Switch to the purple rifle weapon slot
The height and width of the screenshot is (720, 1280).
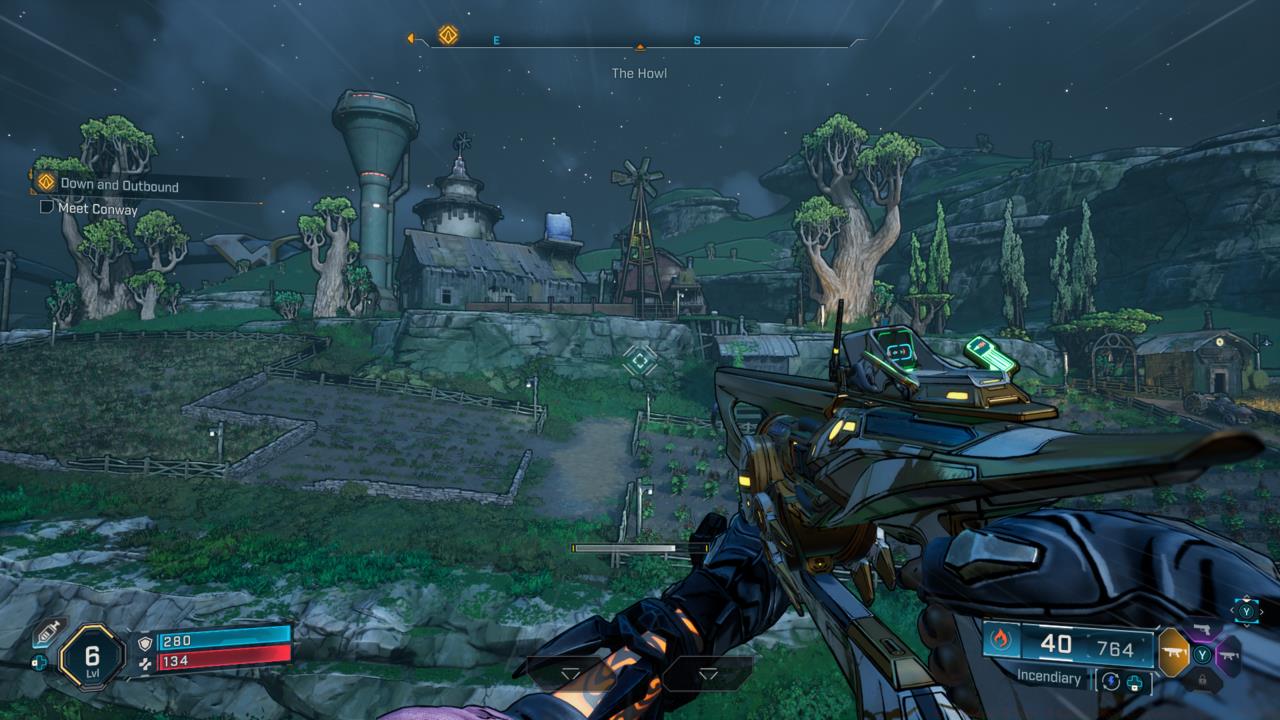point(1228,656)
